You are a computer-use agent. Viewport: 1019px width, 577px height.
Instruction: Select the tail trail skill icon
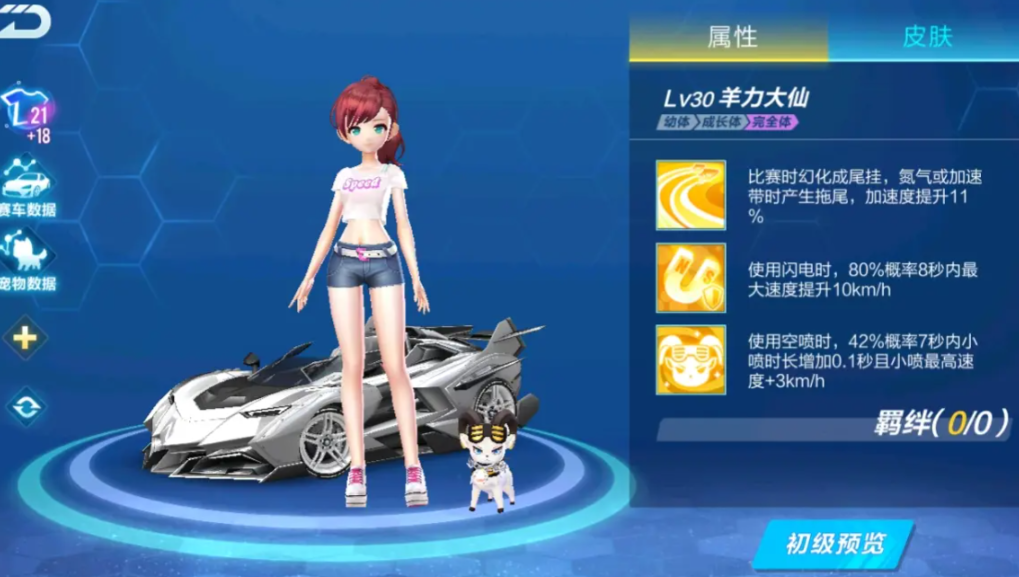690,194
